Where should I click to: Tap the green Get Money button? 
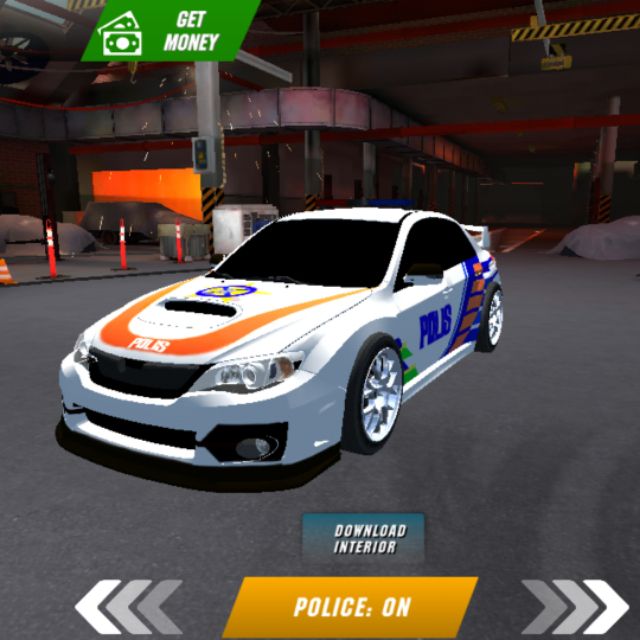(168, 31)
